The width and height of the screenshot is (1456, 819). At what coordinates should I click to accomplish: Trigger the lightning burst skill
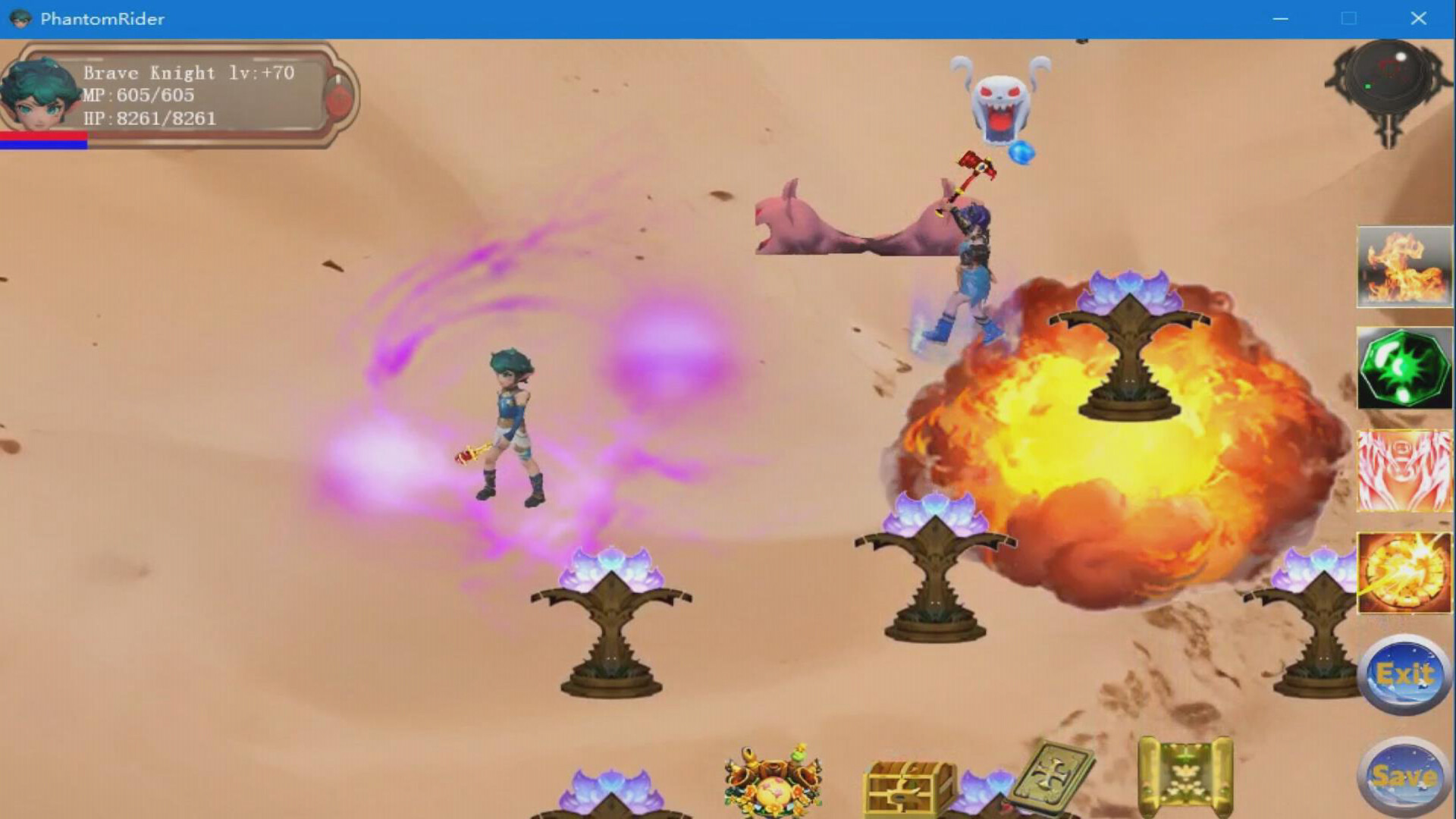click(1404, 572)
